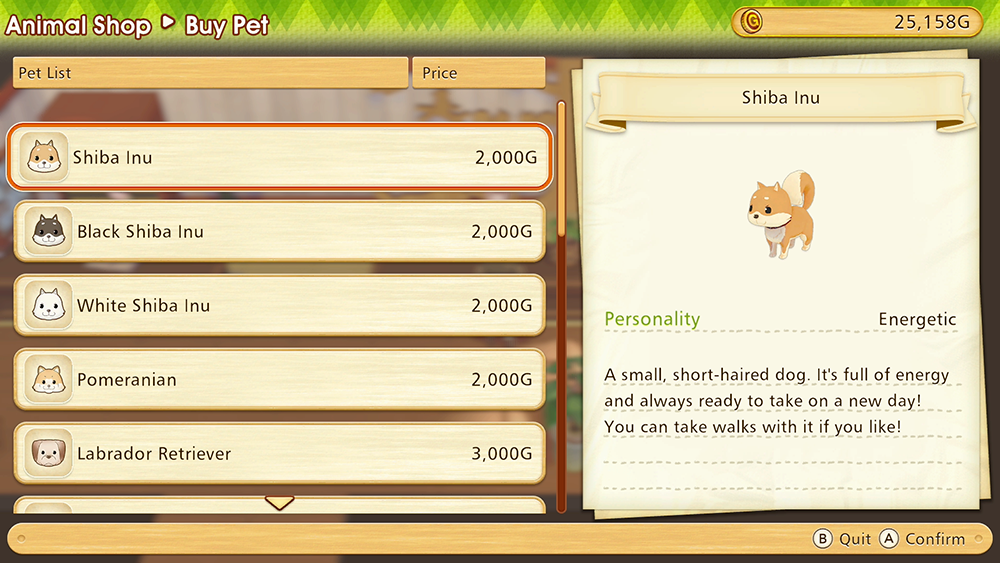Choose the Black Shiba Inu listing
This screenshot has height=563, width=1000.
(x=280, y=232)
